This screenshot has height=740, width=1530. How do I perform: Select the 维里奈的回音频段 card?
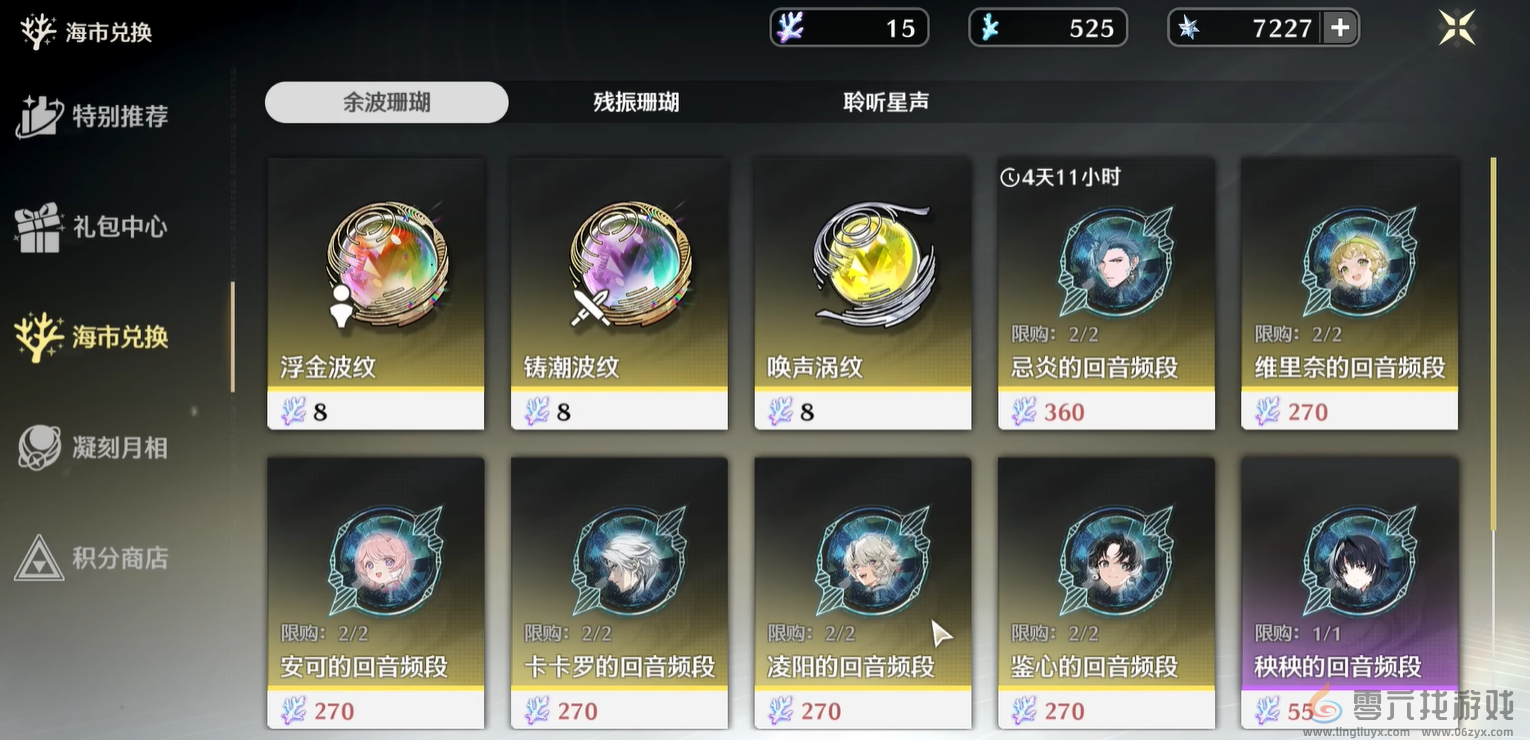1349,293
